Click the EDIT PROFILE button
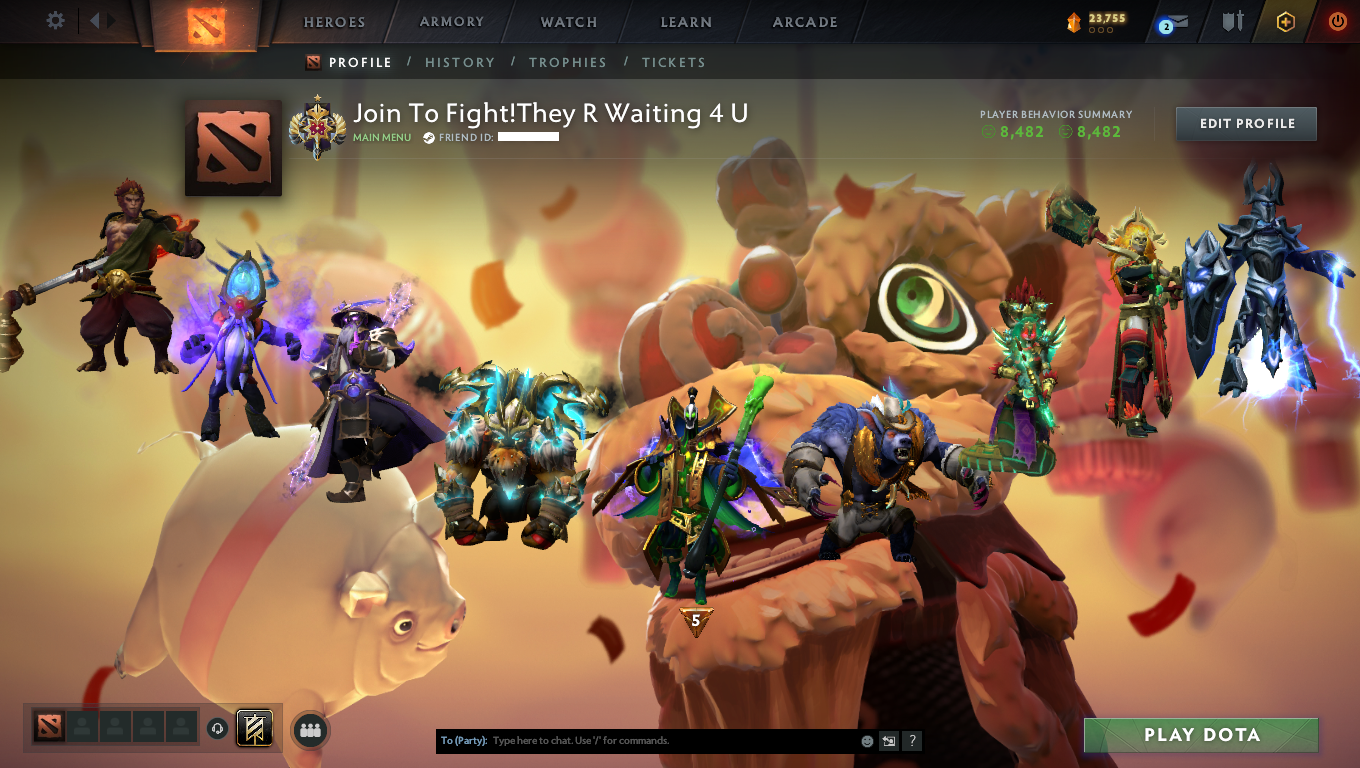Image resolution: width=1360 pixels, height=768 pixels. pos(1246,123)
